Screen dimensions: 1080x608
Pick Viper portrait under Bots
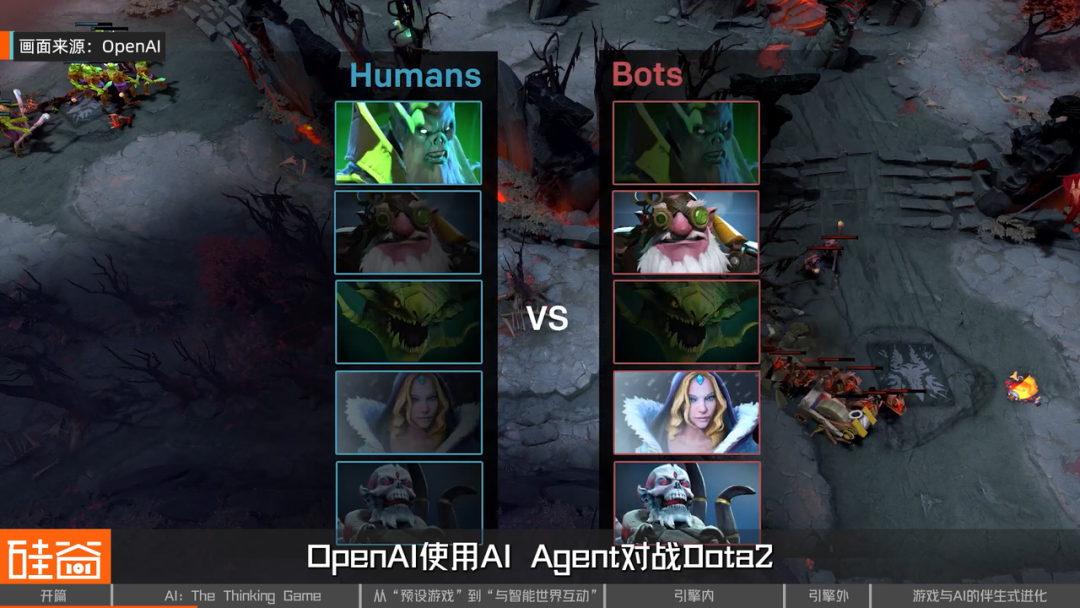coord(686,322)
